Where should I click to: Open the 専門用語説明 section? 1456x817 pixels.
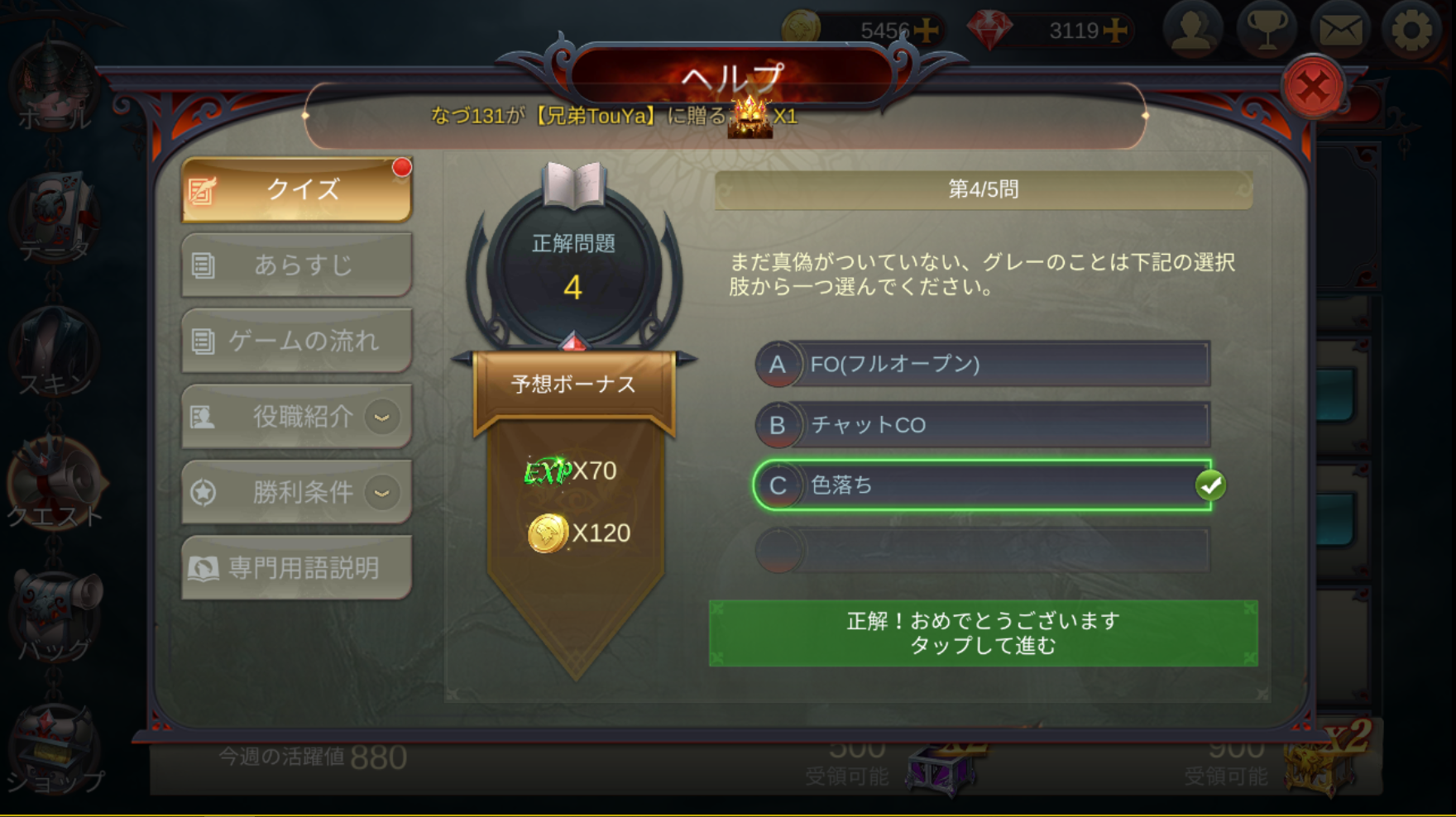[x=297, y=568]
